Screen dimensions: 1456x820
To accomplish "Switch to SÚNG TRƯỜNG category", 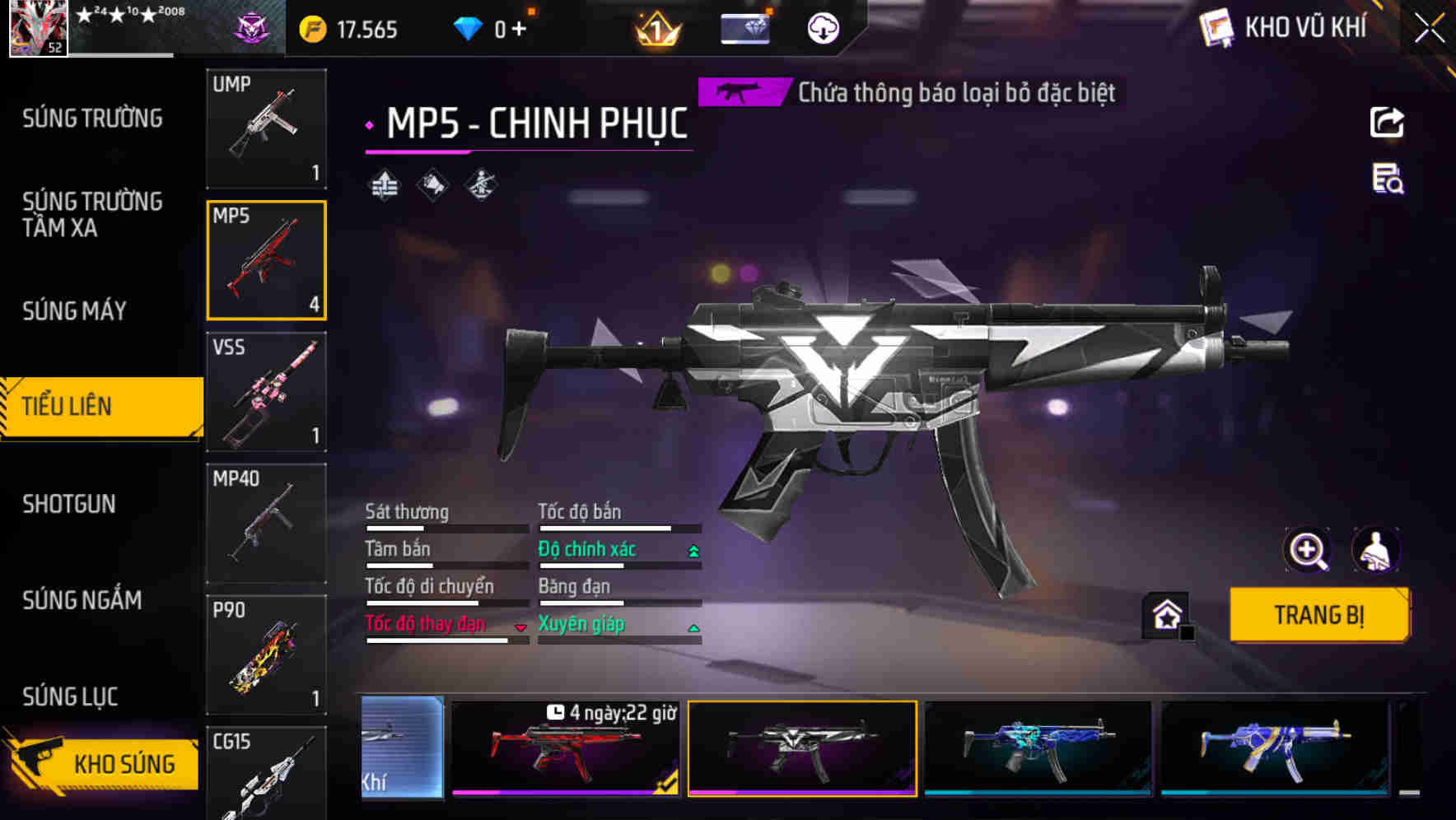I will pos(92,119).
